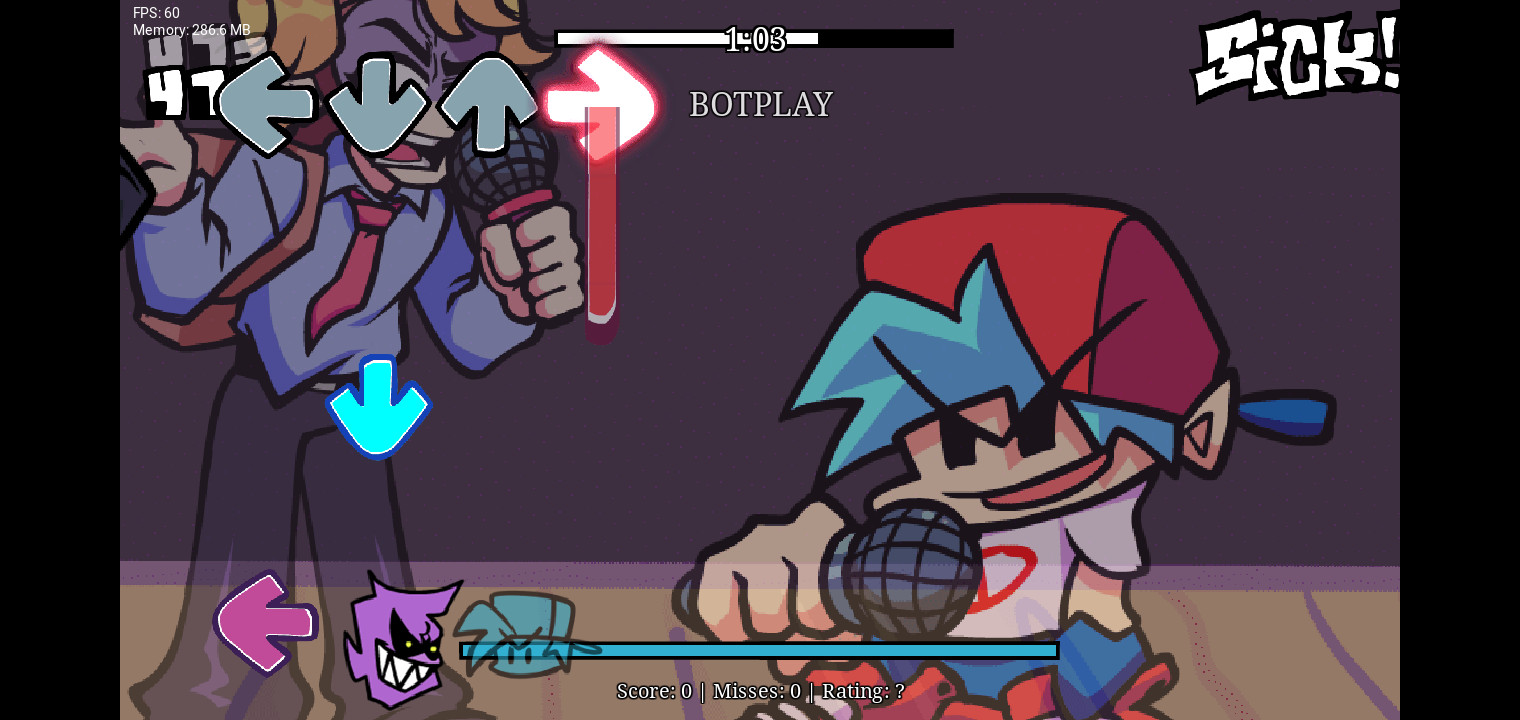
Task: Toggle the BOTPLAY mode indicator
Action: coord(760,104)
